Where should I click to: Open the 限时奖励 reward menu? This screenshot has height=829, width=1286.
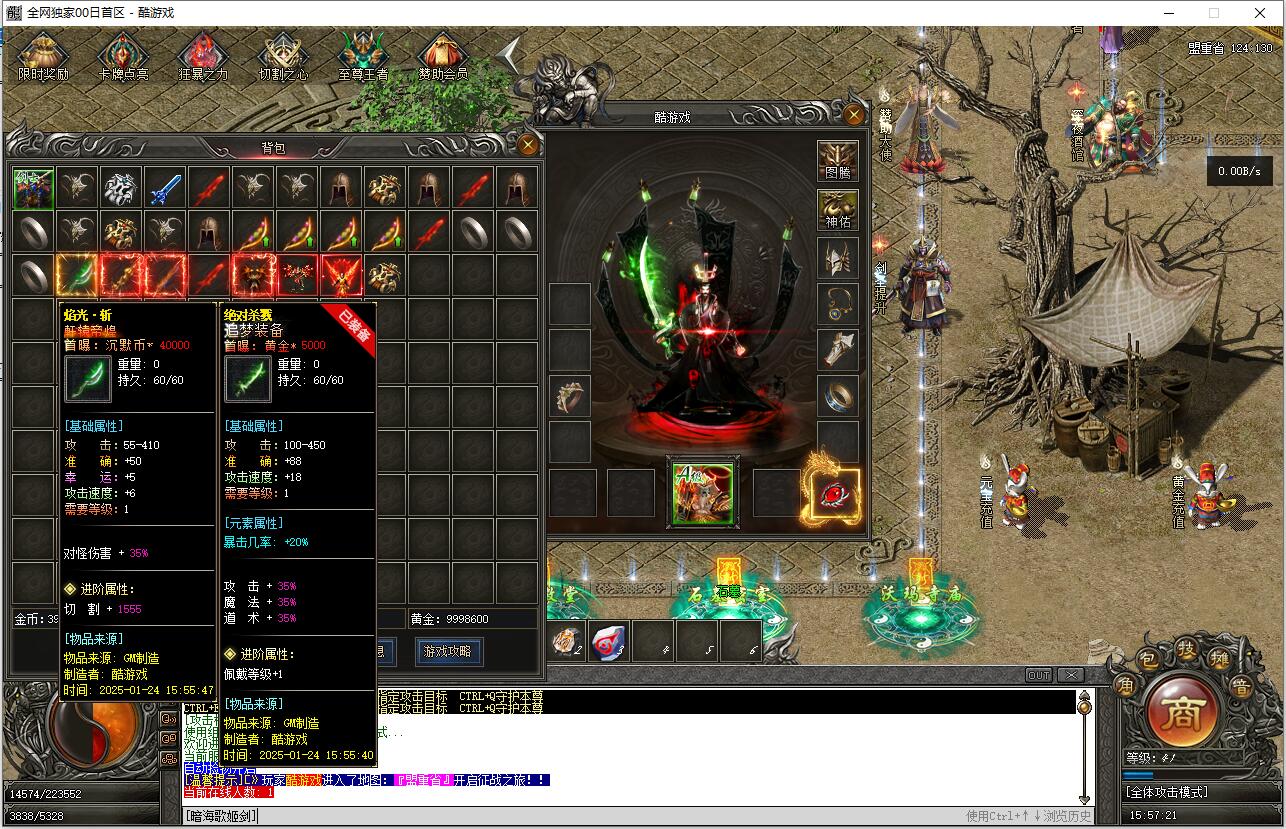(x=43, y=56)
